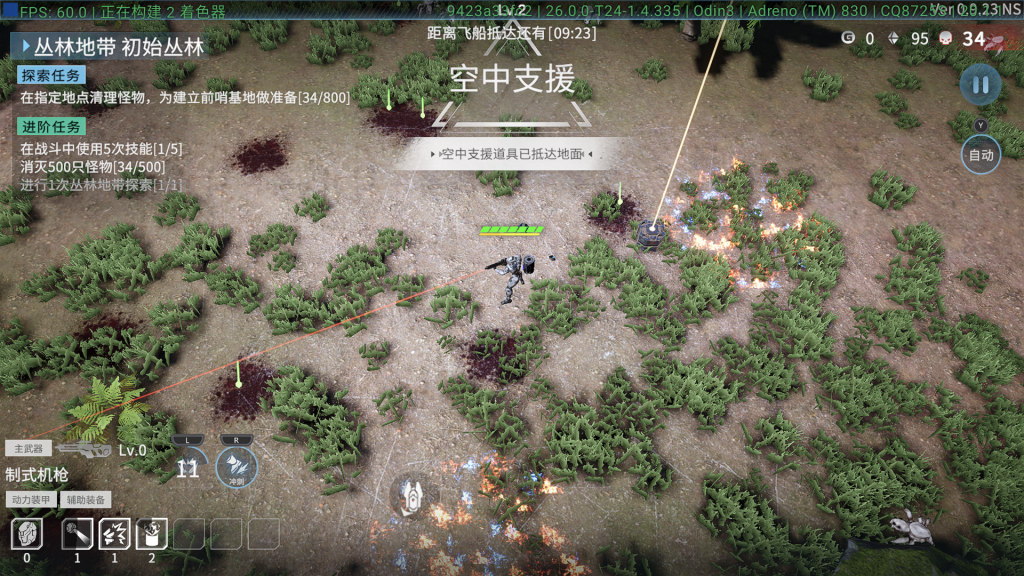
Task: Activate the 冲刺 dash skill
Action: (237, 467)
